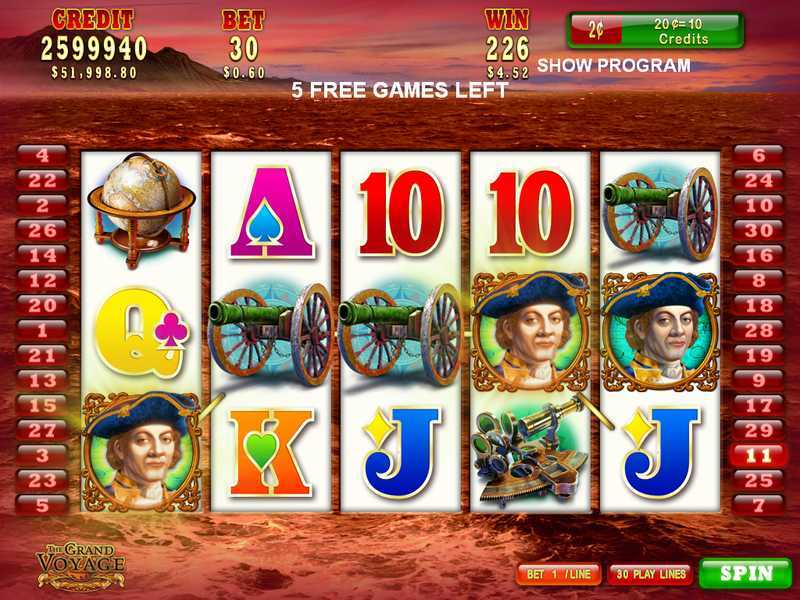
Task: Select payline number 7 marker
Action: pos(760,505)
